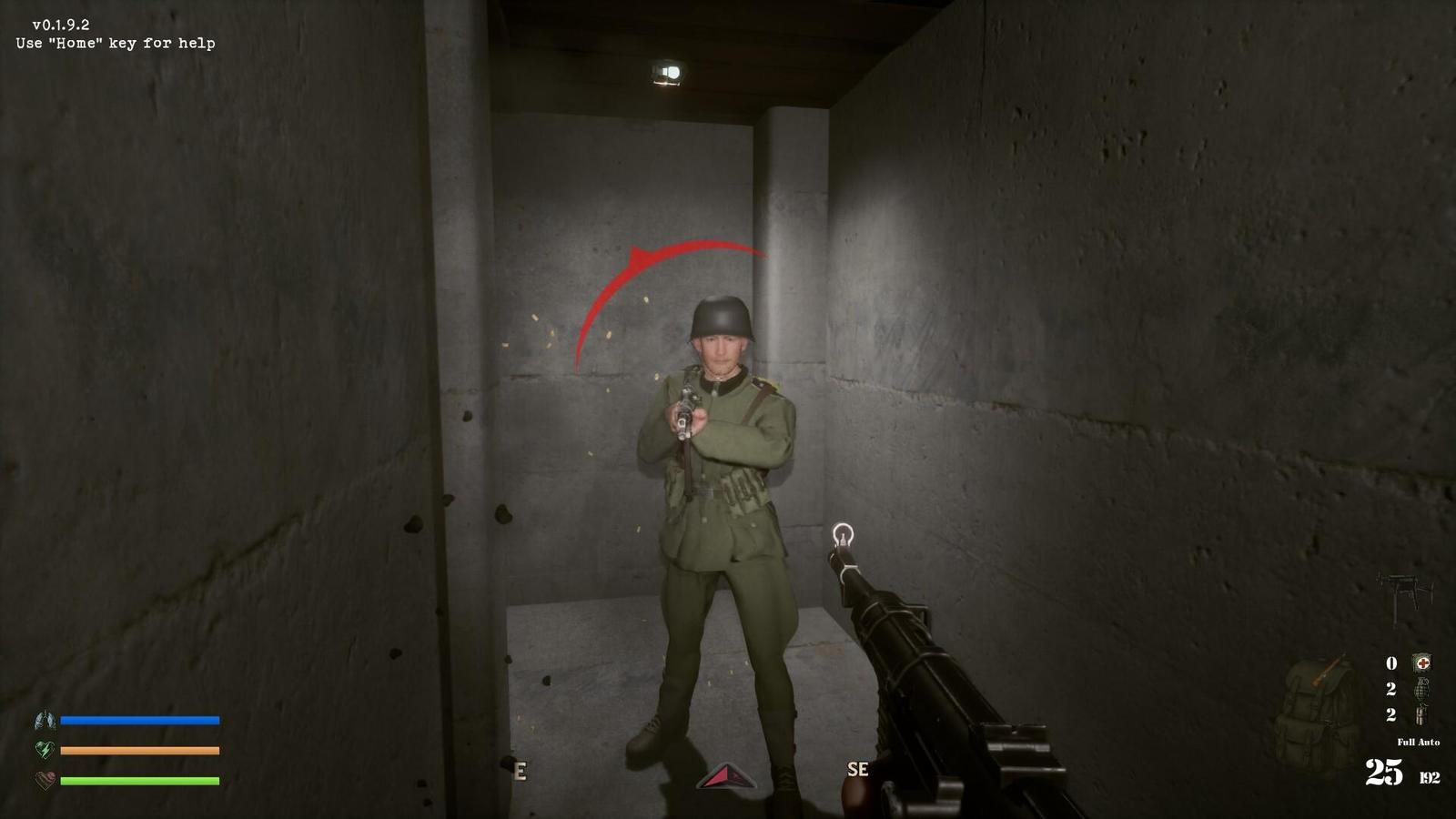Click the magazine ammo count 25
This screenshot has height=819, width=1456.
(1384, 771)
